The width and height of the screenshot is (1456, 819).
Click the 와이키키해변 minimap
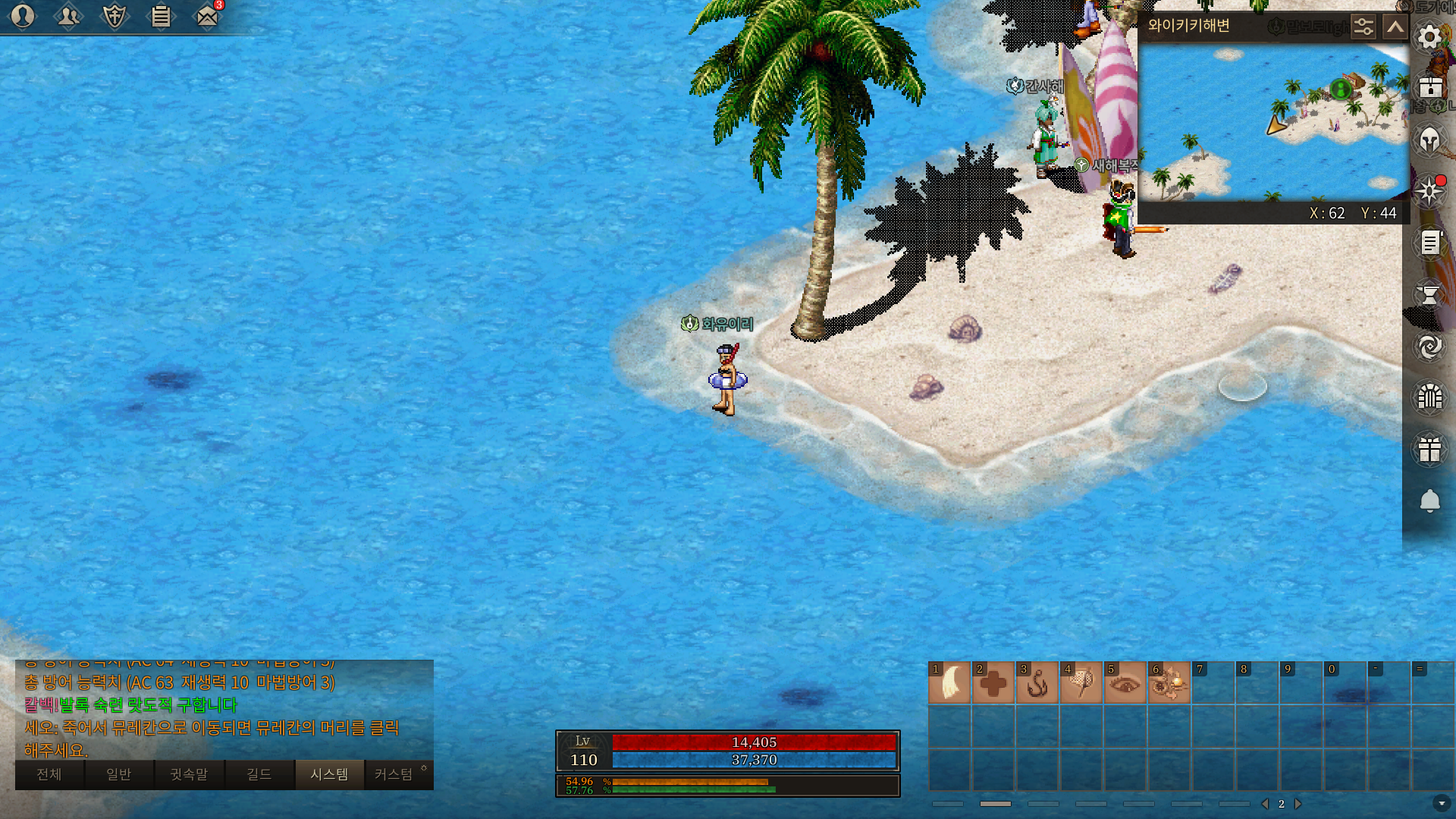tap(1274, 121)
